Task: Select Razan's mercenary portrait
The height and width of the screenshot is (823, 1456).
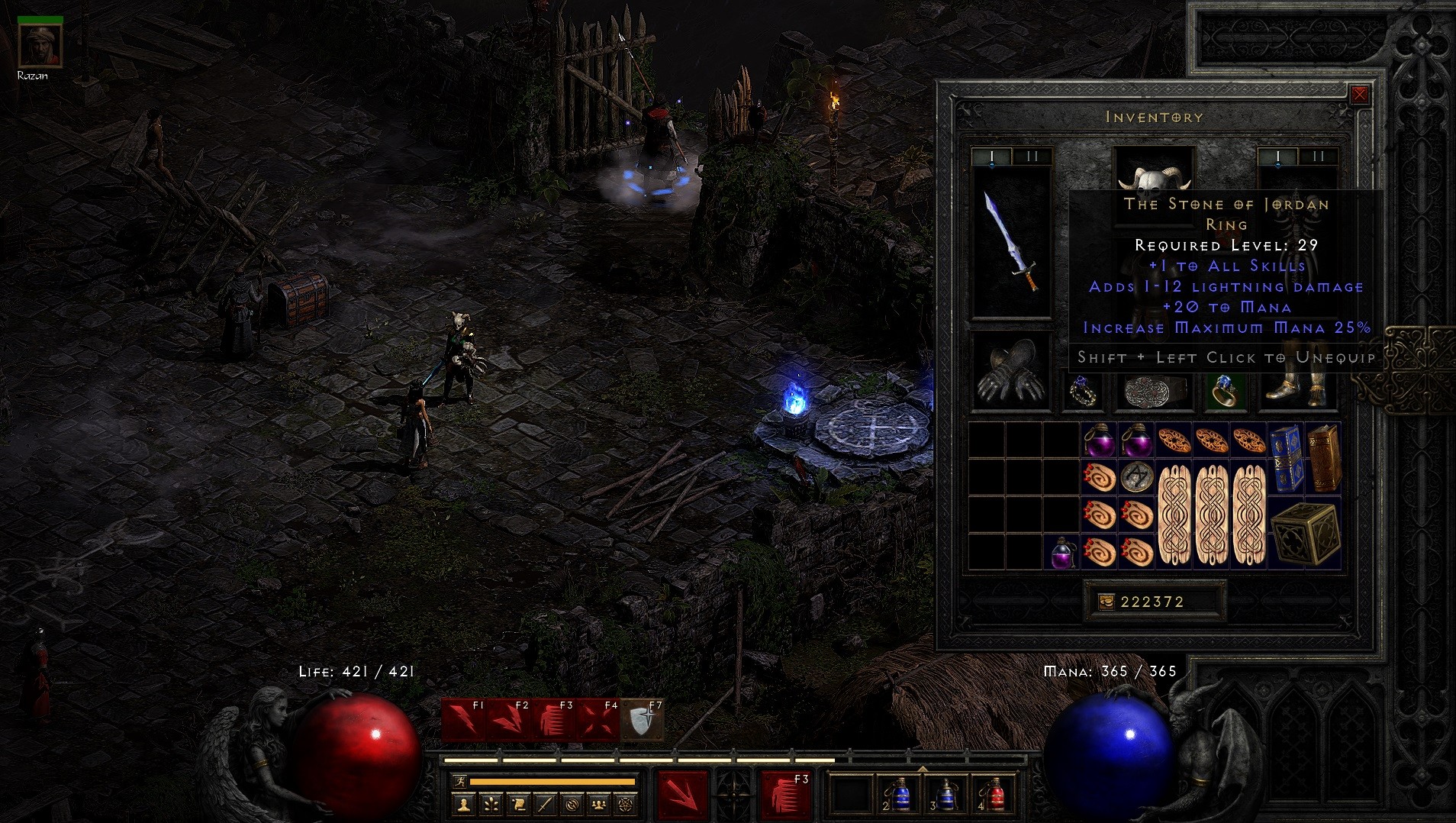Action: pyautogui.click(x=40, y=44)
